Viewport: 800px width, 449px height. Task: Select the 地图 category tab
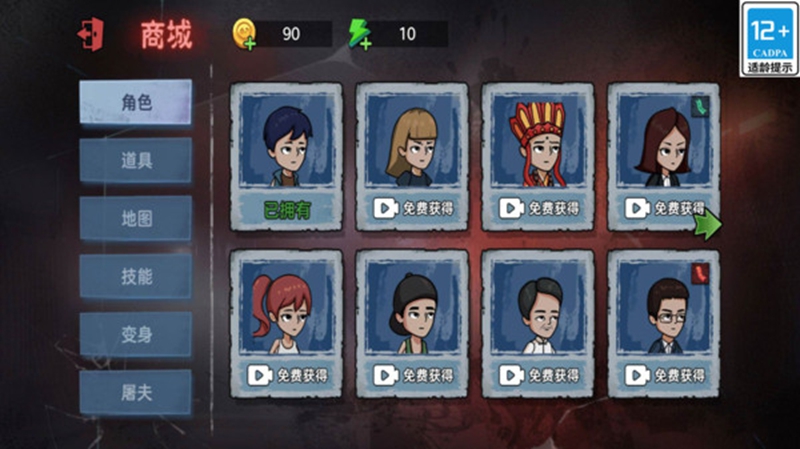tap(136, 218)
